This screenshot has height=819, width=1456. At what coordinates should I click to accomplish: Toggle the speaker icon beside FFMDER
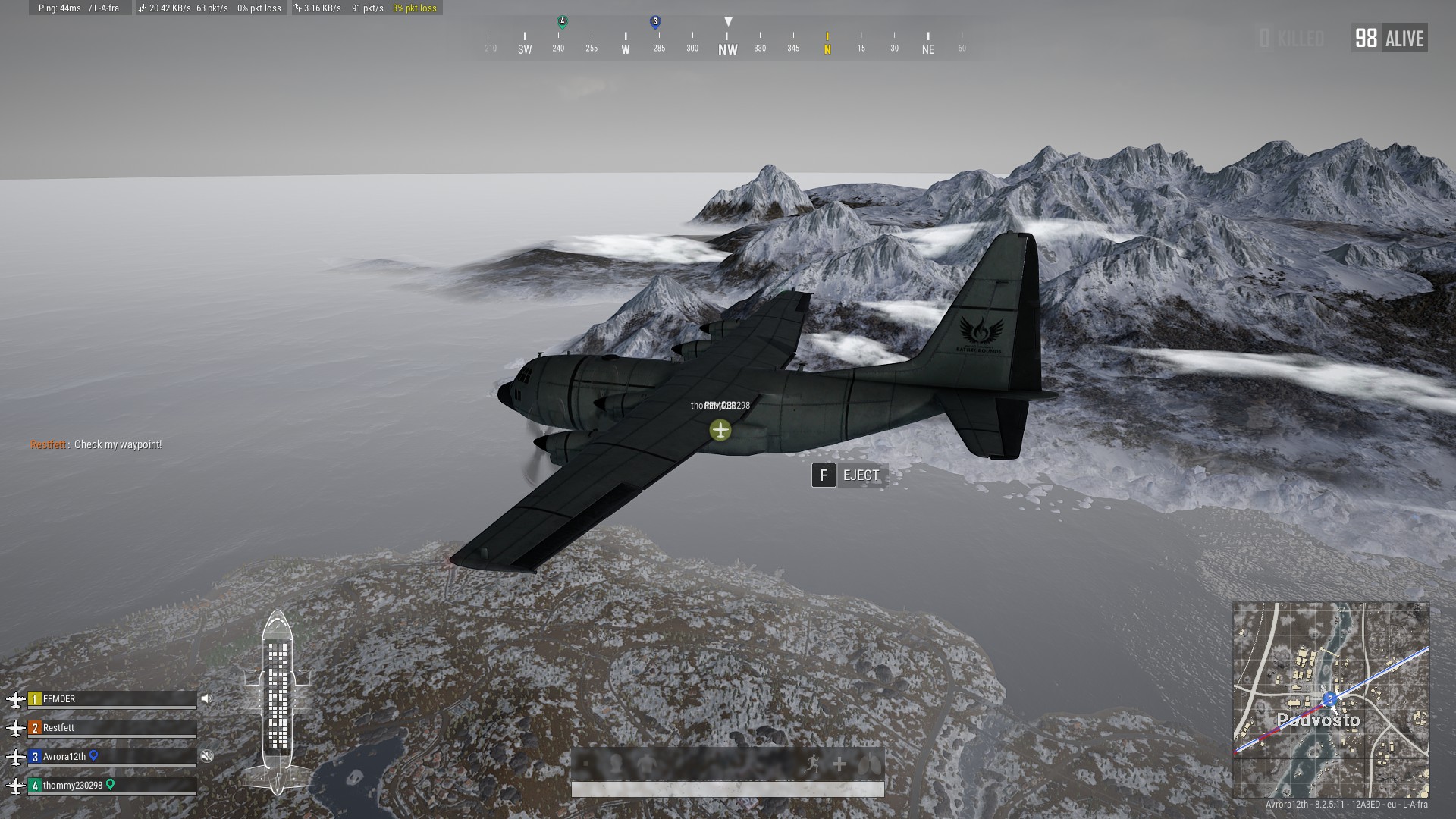pyautogui.click(x=206, y=699)
